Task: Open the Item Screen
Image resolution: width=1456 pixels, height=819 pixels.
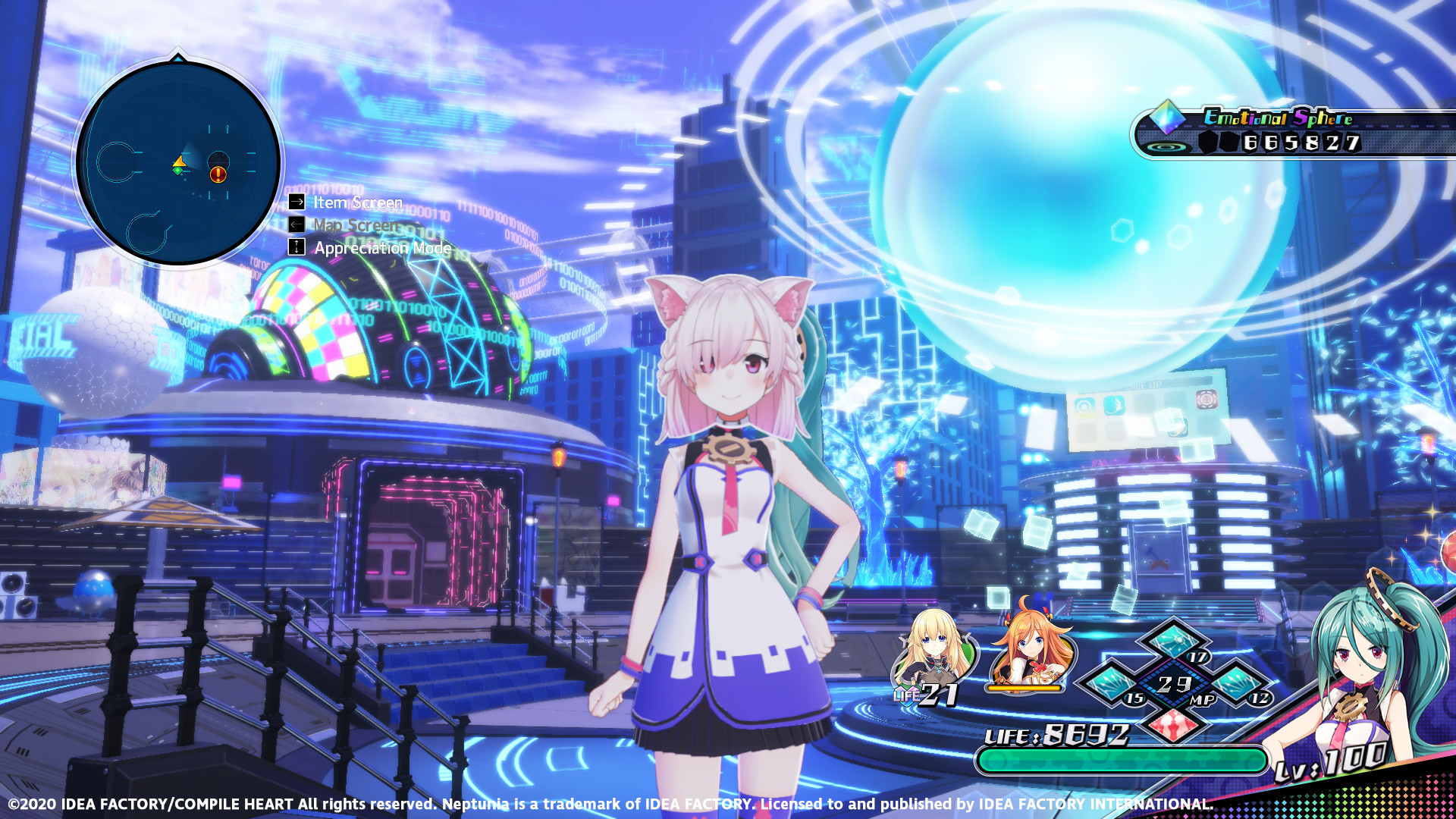Action: tap(356, 203)
